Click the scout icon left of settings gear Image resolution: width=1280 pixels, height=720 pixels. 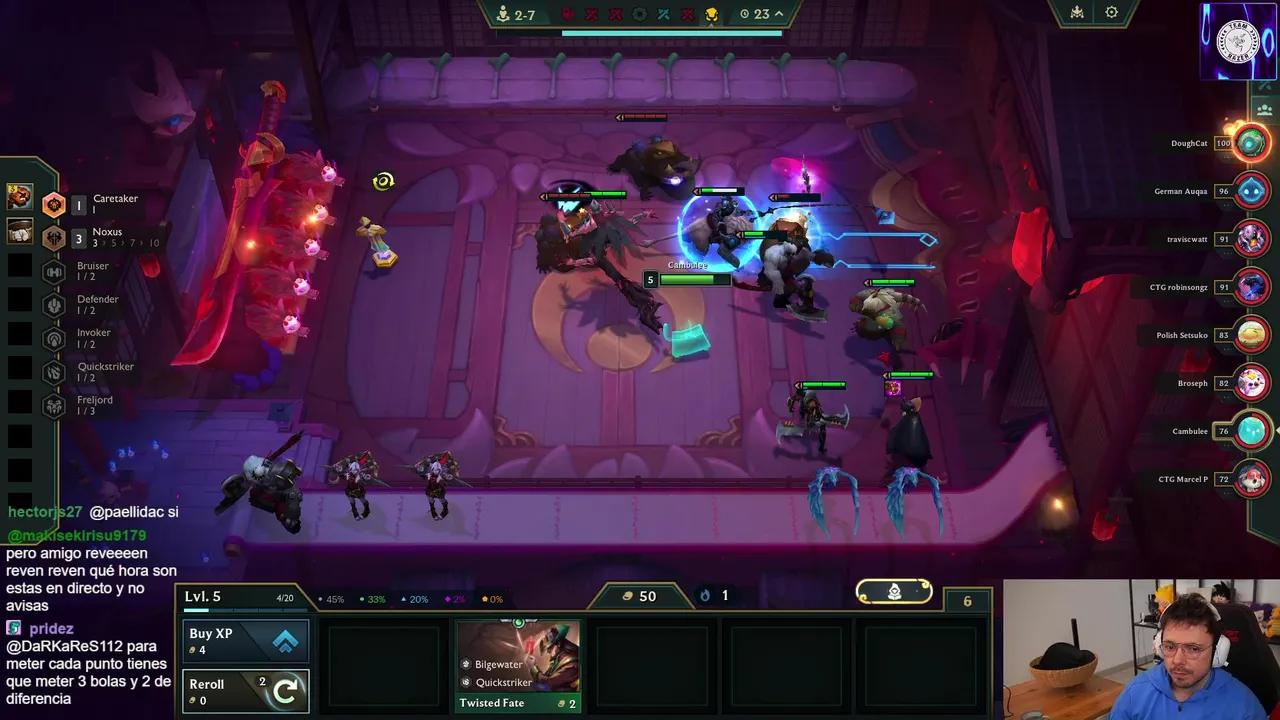pos(1075,12)
